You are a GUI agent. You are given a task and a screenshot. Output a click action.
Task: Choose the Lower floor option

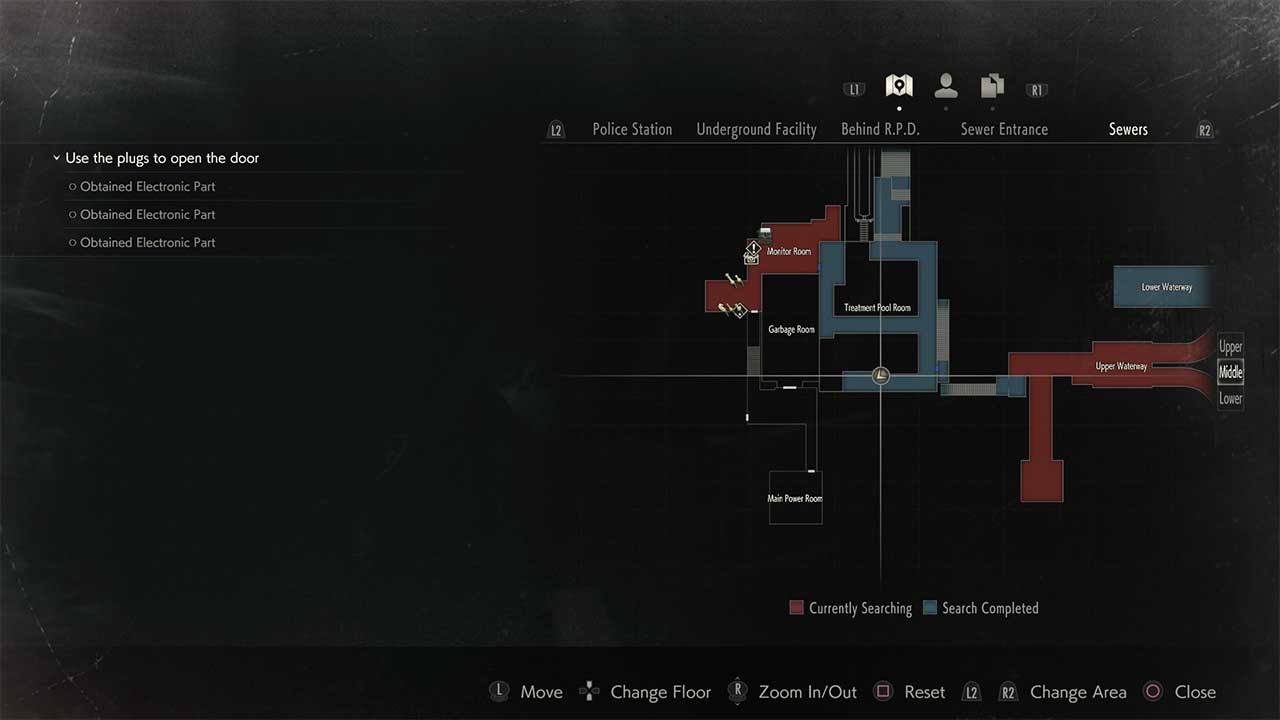point(1230,397)
